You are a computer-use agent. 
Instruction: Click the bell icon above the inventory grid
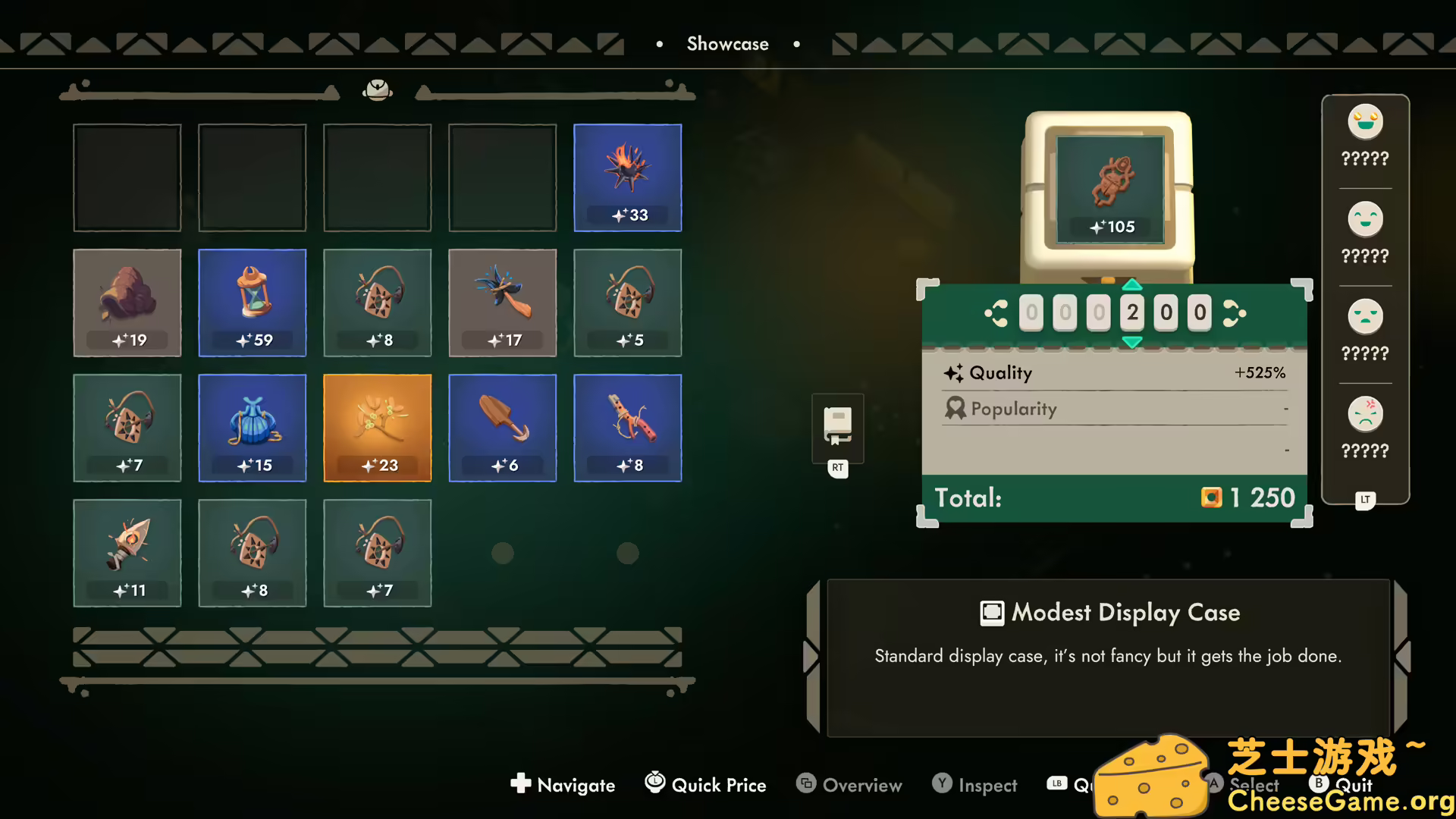click(378, 89)
